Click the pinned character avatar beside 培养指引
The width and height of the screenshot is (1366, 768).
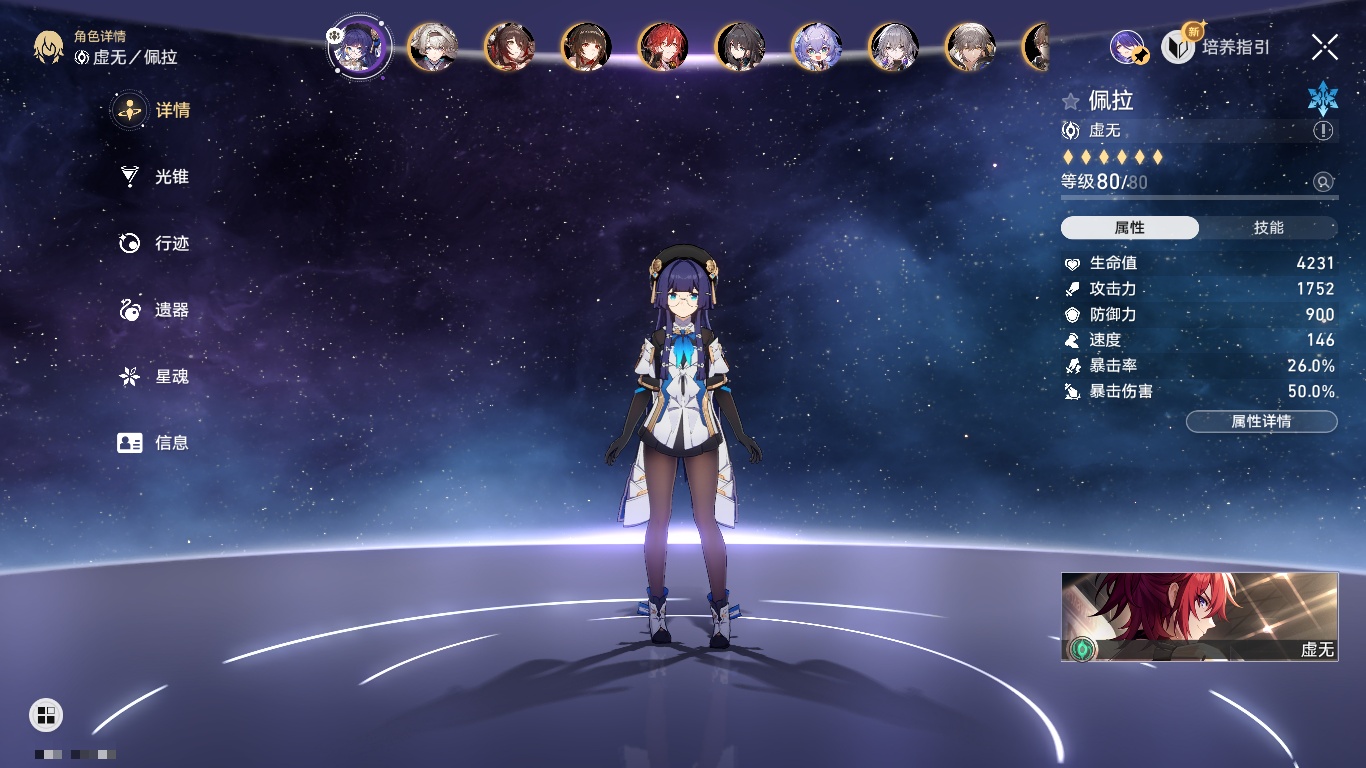1127,47
